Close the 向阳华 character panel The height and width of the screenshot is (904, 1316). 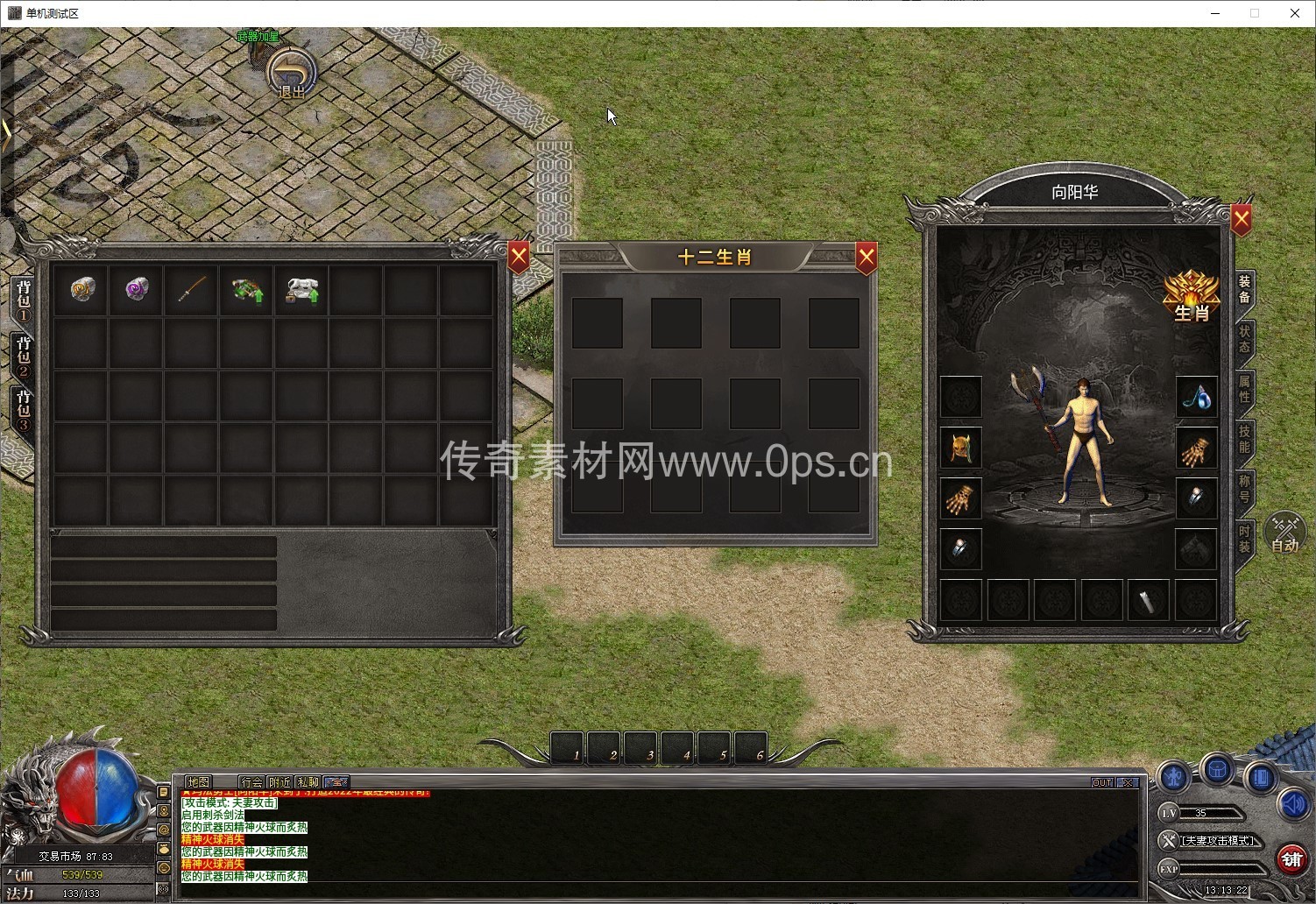click(1241, 218)
